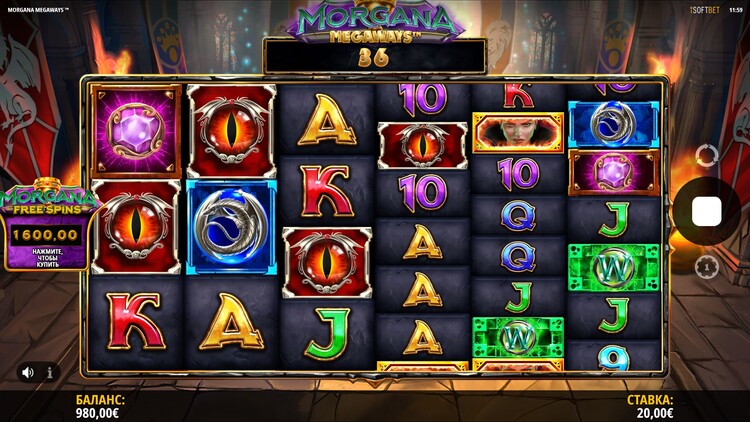Viewport: 750px width, 422px height.
Task: Open the game info paytable icon
Action: [x=50, y=372]
